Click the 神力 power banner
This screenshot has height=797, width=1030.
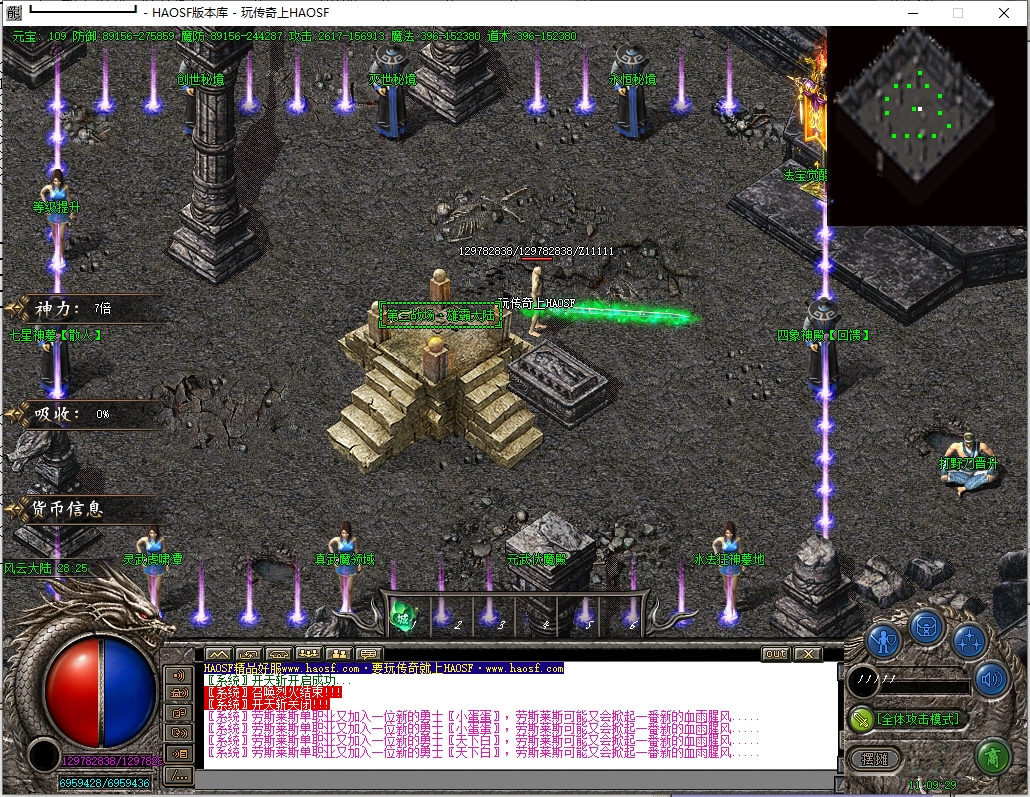click(x=72, y=308)
